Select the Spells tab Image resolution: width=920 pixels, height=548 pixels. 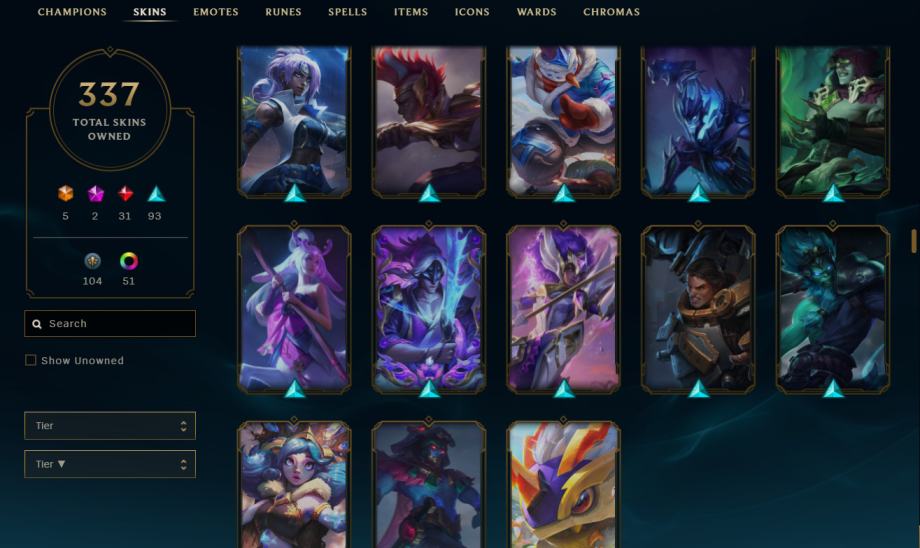[x=347, y=12]
